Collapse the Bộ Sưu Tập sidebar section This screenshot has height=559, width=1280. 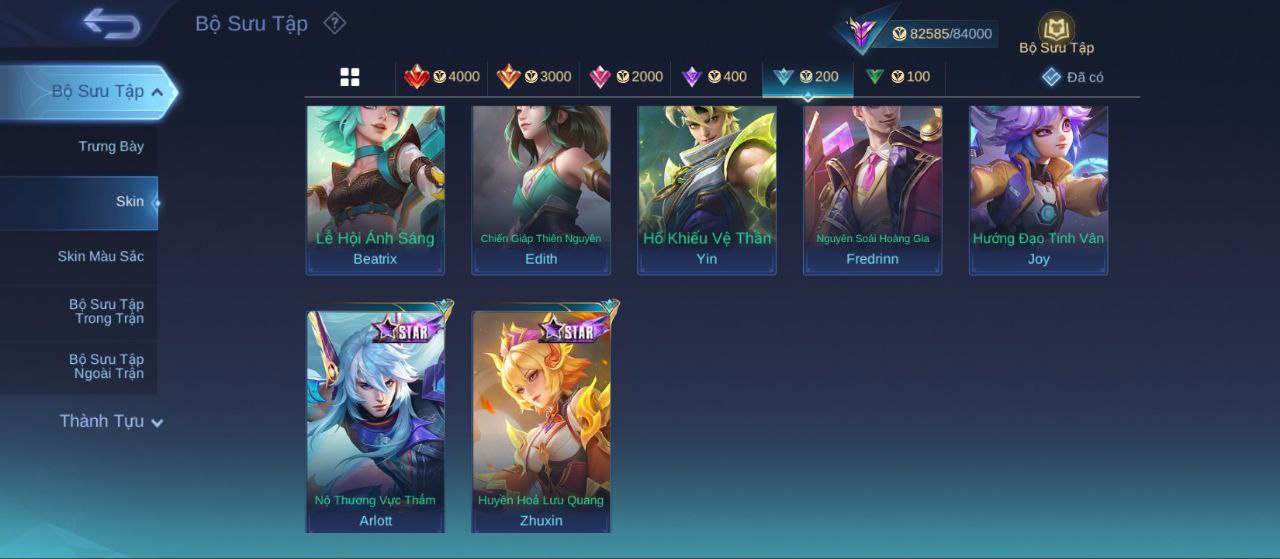point(157,92)
